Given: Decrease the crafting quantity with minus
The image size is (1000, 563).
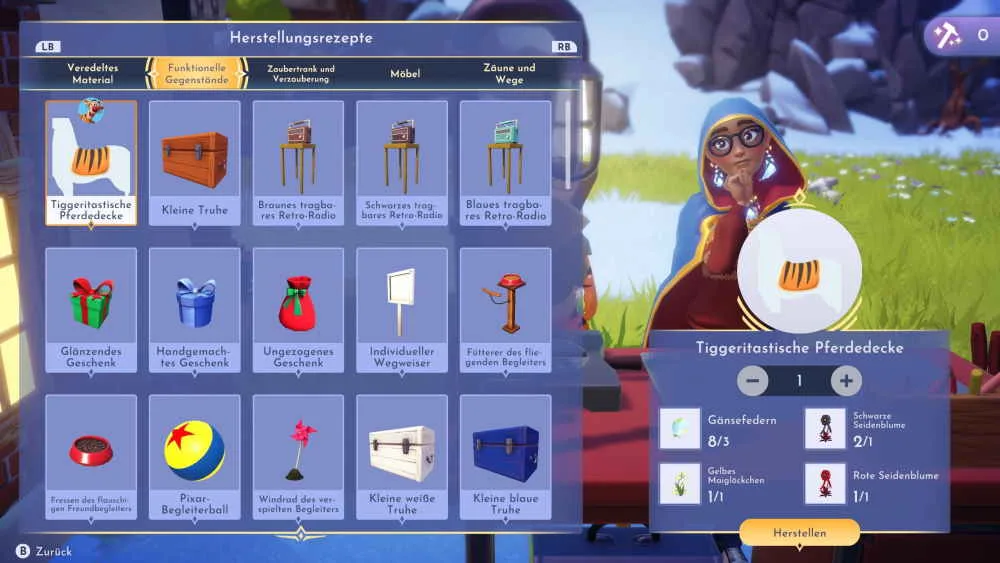Looking at the screenshot, I should click(x=753, y=380).
